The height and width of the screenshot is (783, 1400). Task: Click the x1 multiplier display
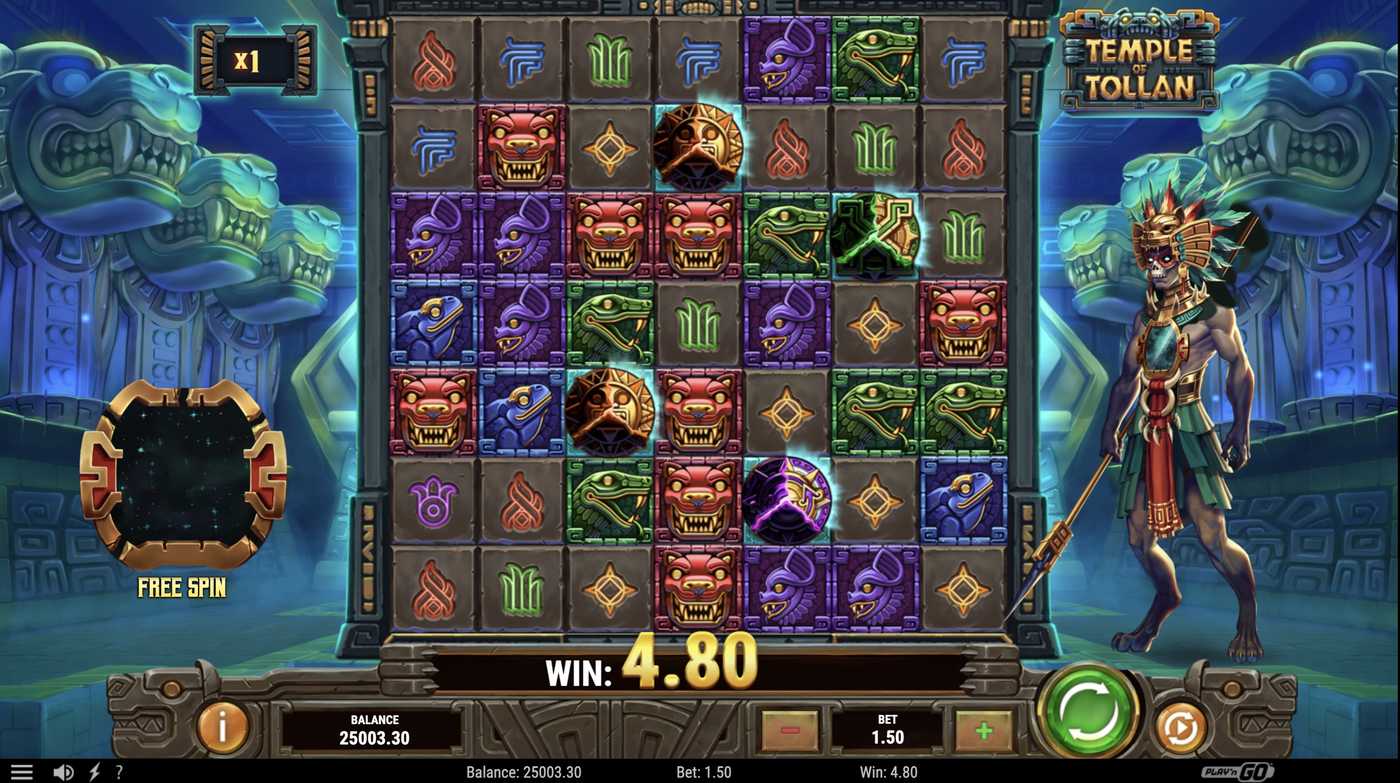click(x=254, y=61)
